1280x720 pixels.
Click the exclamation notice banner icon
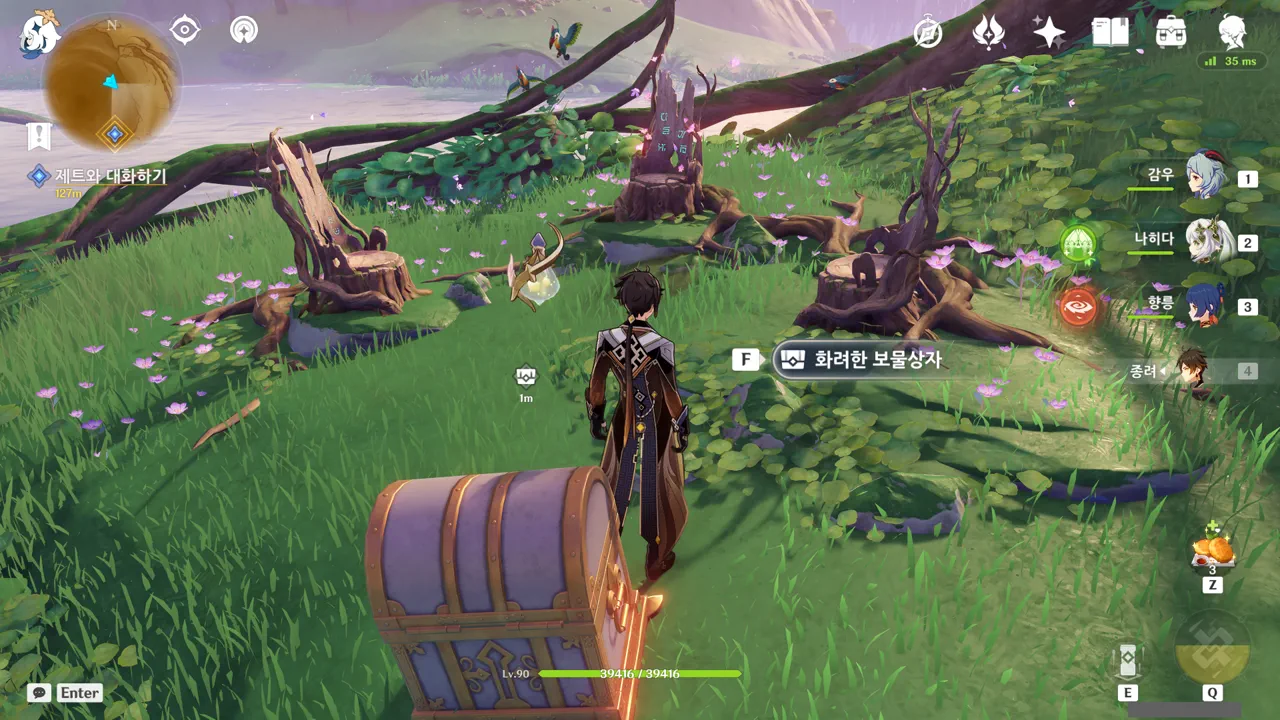point(39,137)
